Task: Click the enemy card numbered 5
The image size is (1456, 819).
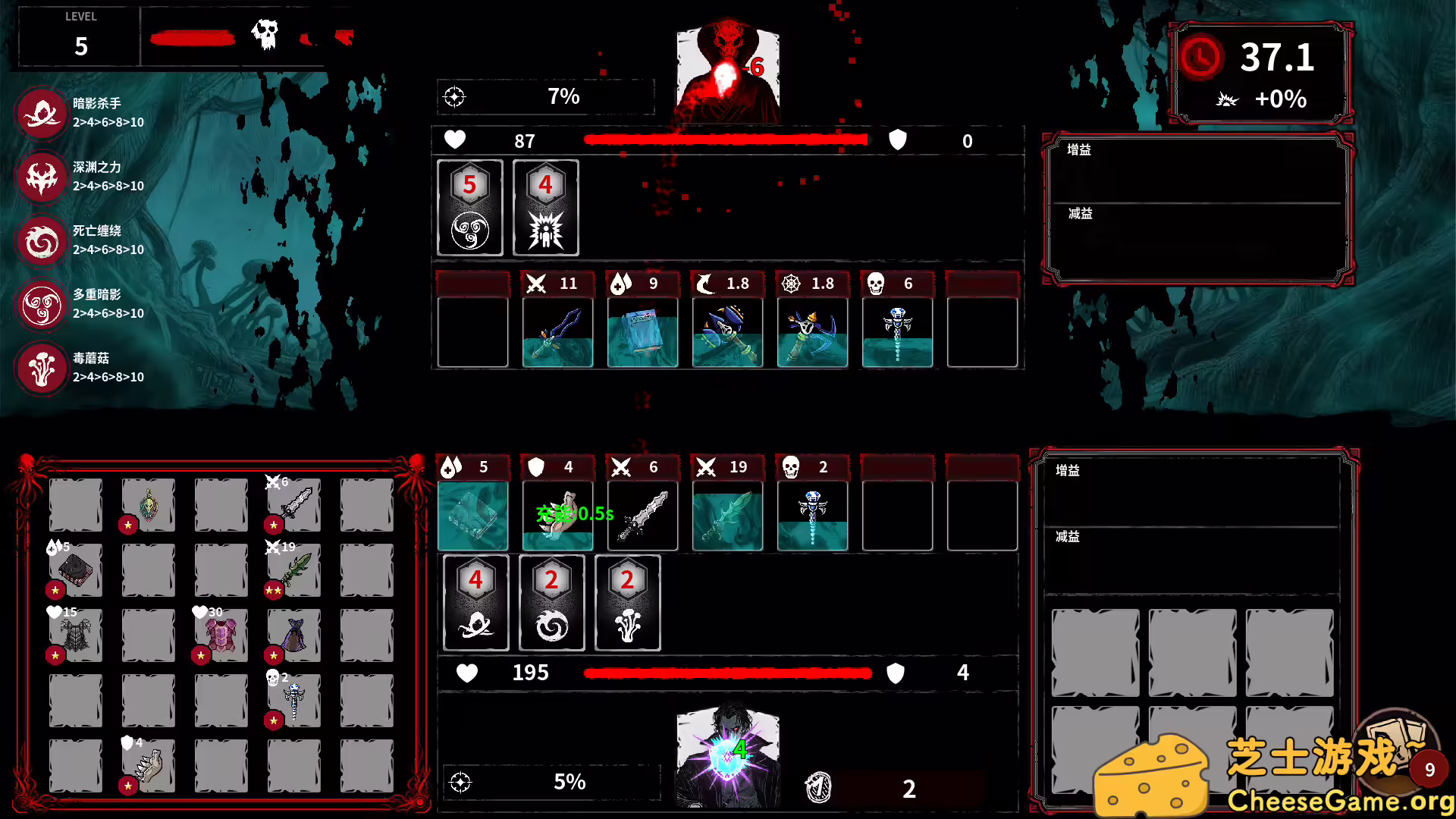Action: click(470, 207)
